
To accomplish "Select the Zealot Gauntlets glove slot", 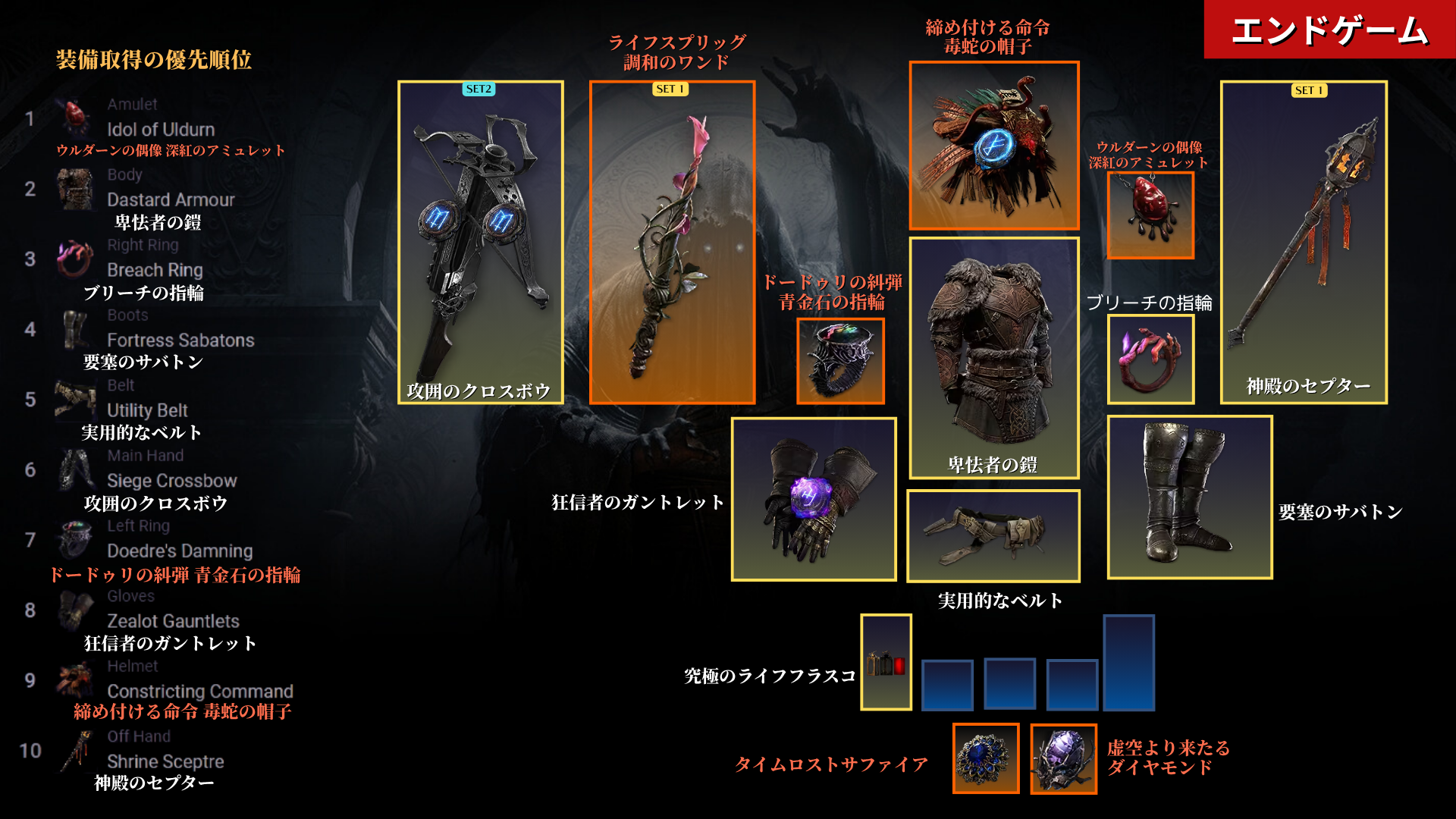I will 814,499.
